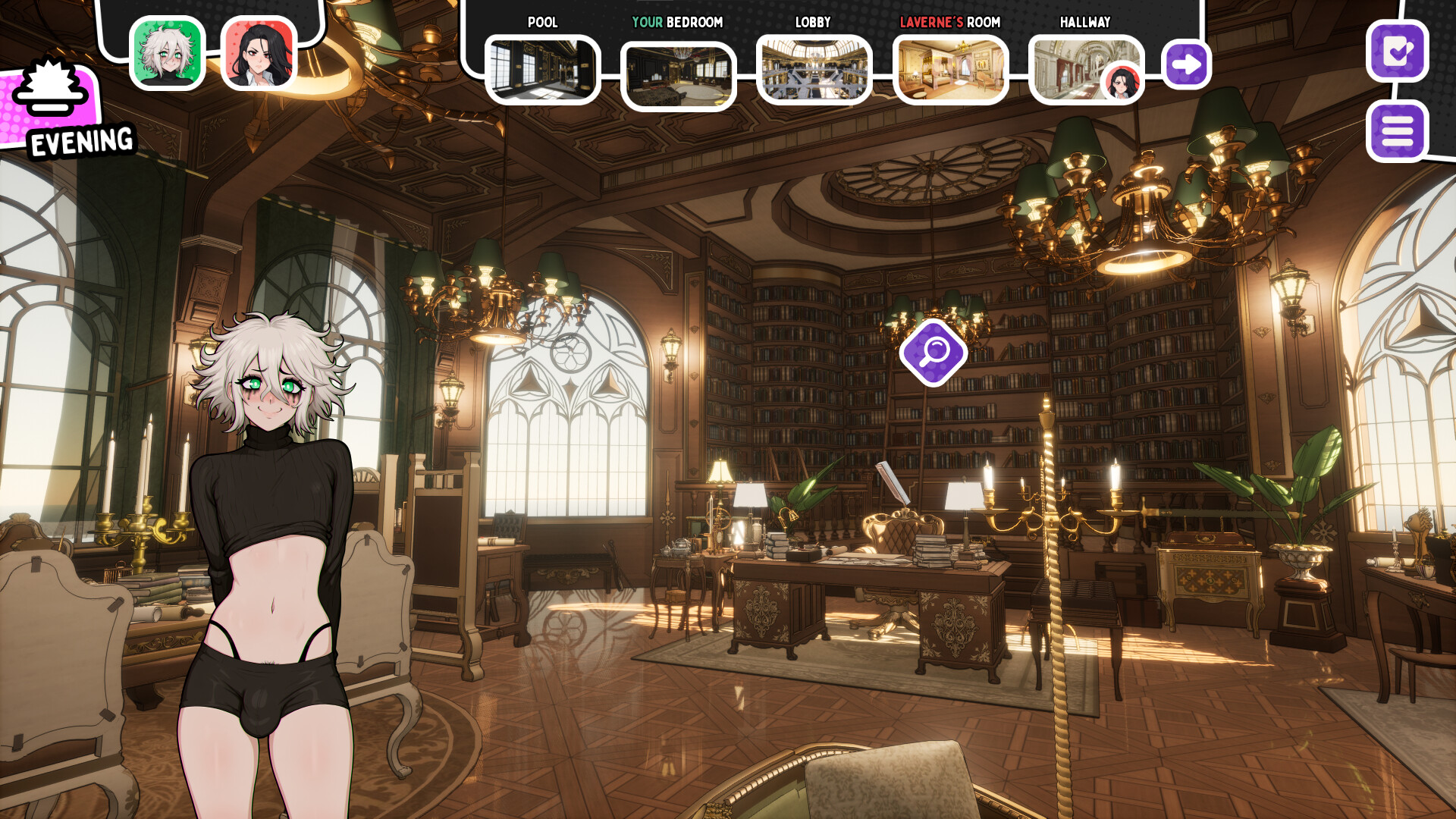Visit the Lobby
This screenshot has width=1456, height=819.
814,68
